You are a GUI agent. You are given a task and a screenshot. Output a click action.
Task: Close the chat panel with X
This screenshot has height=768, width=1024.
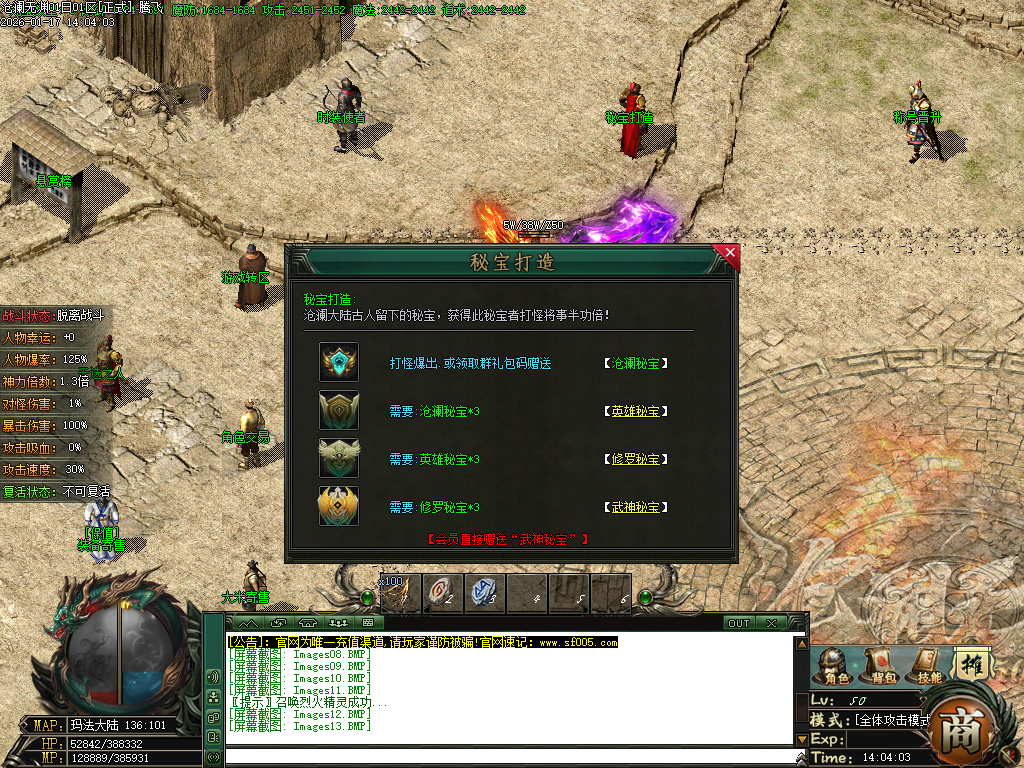coord(771,623)
